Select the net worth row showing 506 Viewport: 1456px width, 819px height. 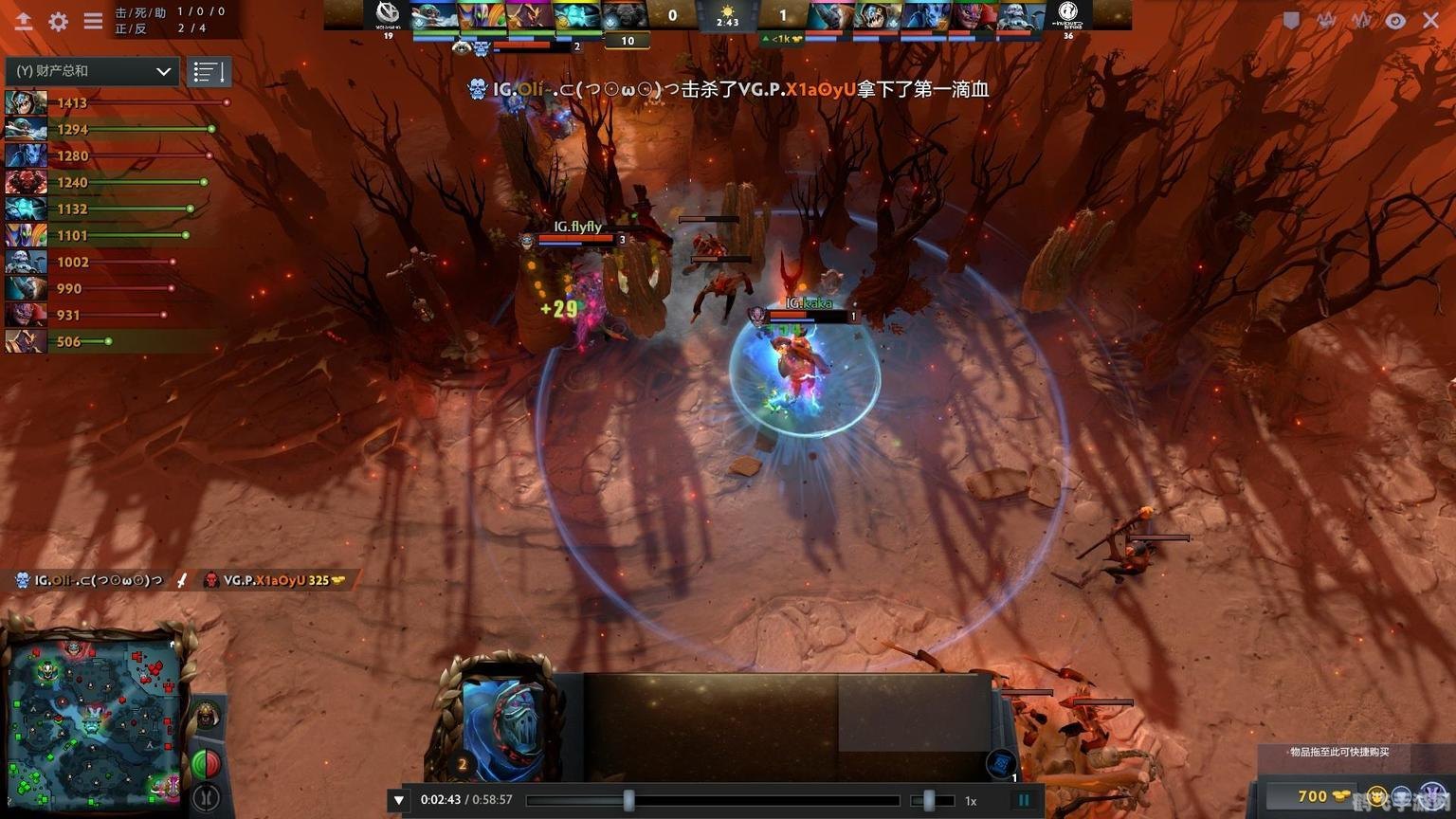[x=66, y=341]
